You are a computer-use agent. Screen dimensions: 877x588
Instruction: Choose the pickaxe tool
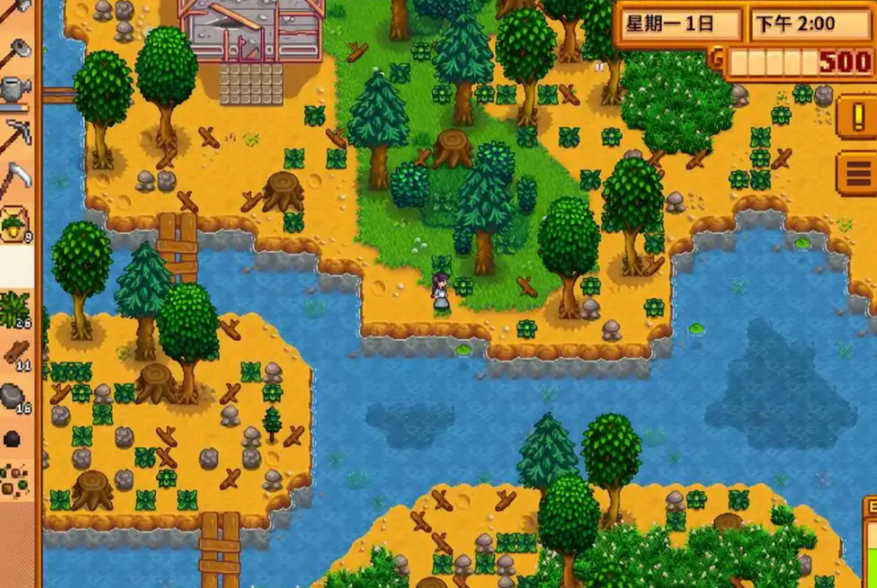[x=16, y=134]
